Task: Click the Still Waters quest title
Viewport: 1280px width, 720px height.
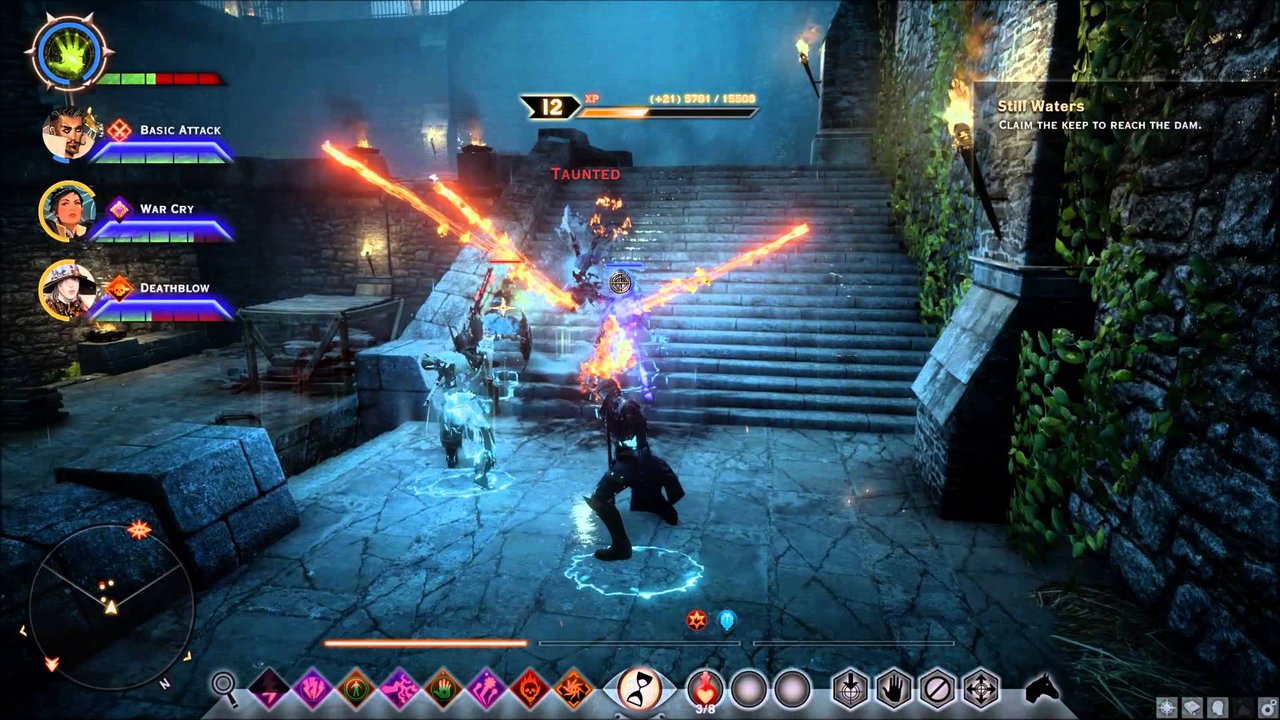Action: pyautogui.click(x=1041, y=105)
